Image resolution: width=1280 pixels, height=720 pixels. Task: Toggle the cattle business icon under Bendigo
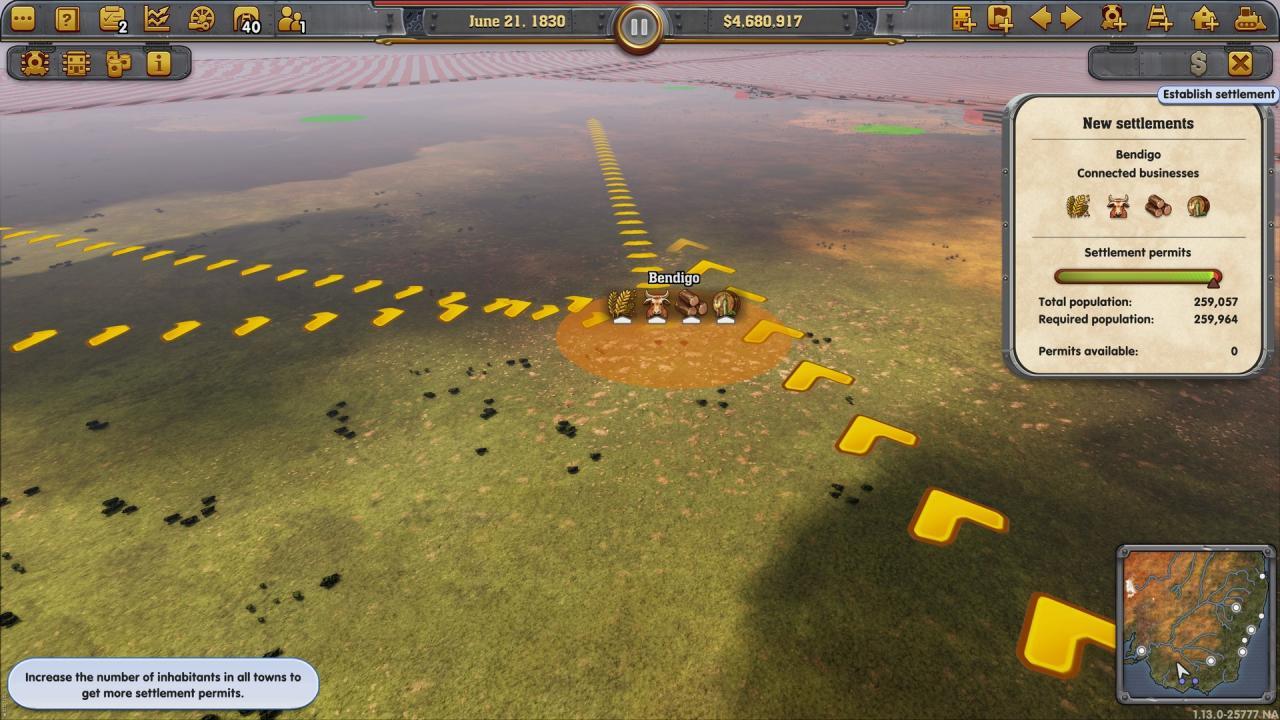1116,206
